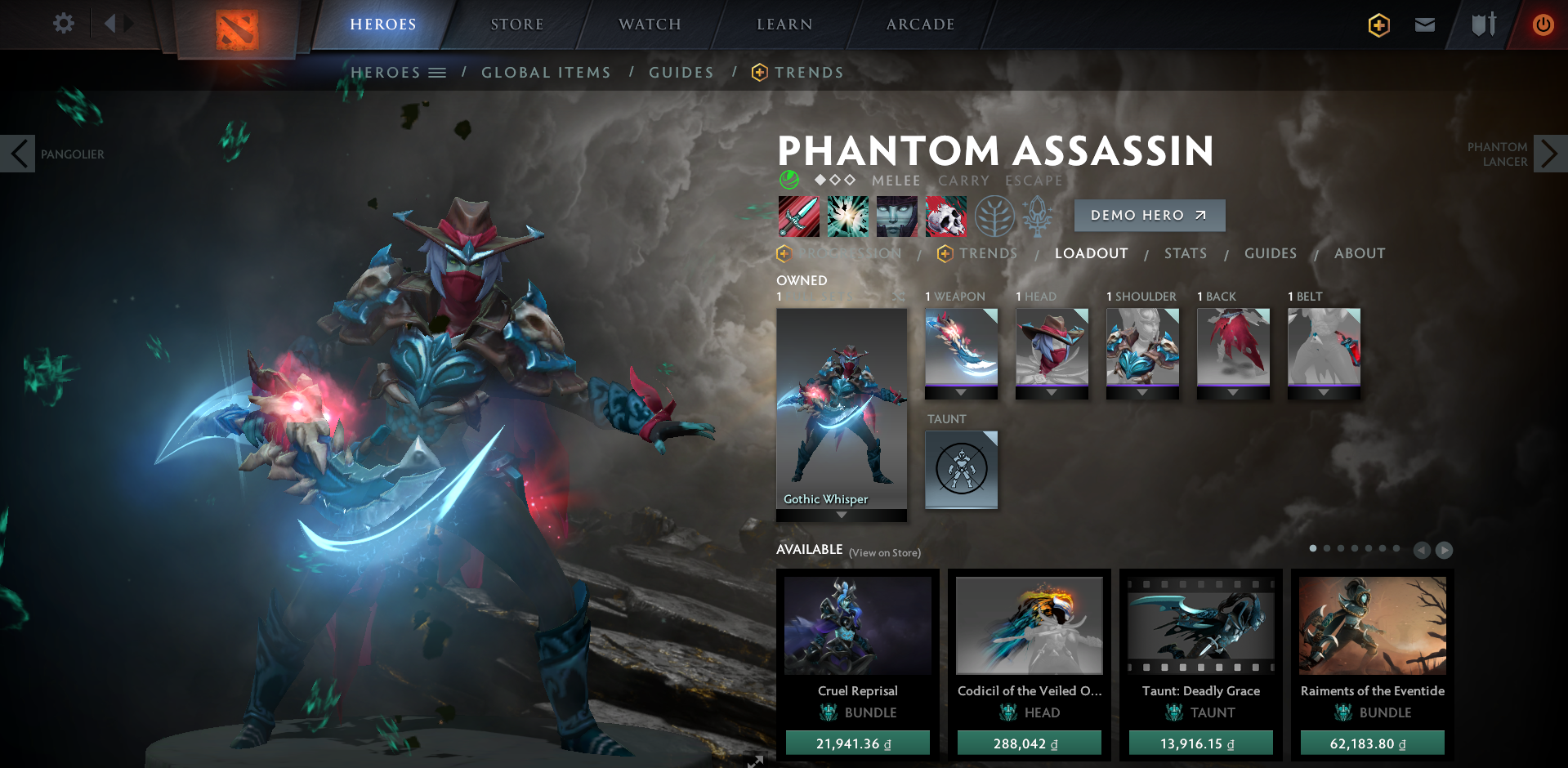Select the Gothic Whisper set
The image size is (1568, 768).
tap(841, 409)
